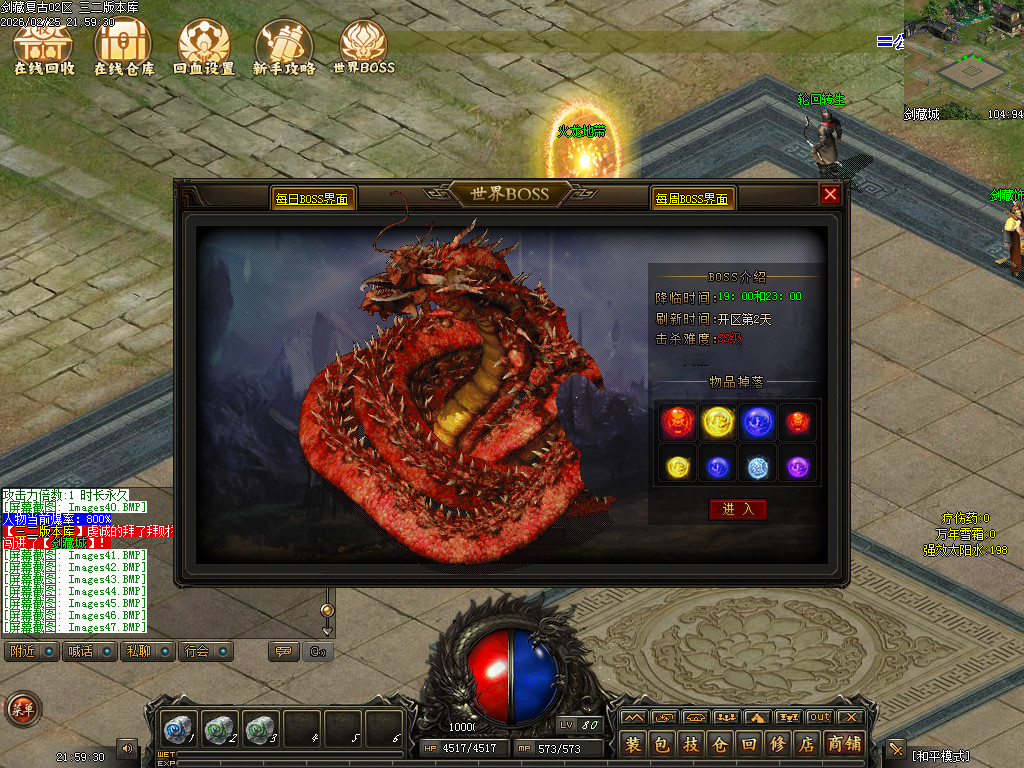
Task: Click the 进入 enter button
Action: (738, 509)
